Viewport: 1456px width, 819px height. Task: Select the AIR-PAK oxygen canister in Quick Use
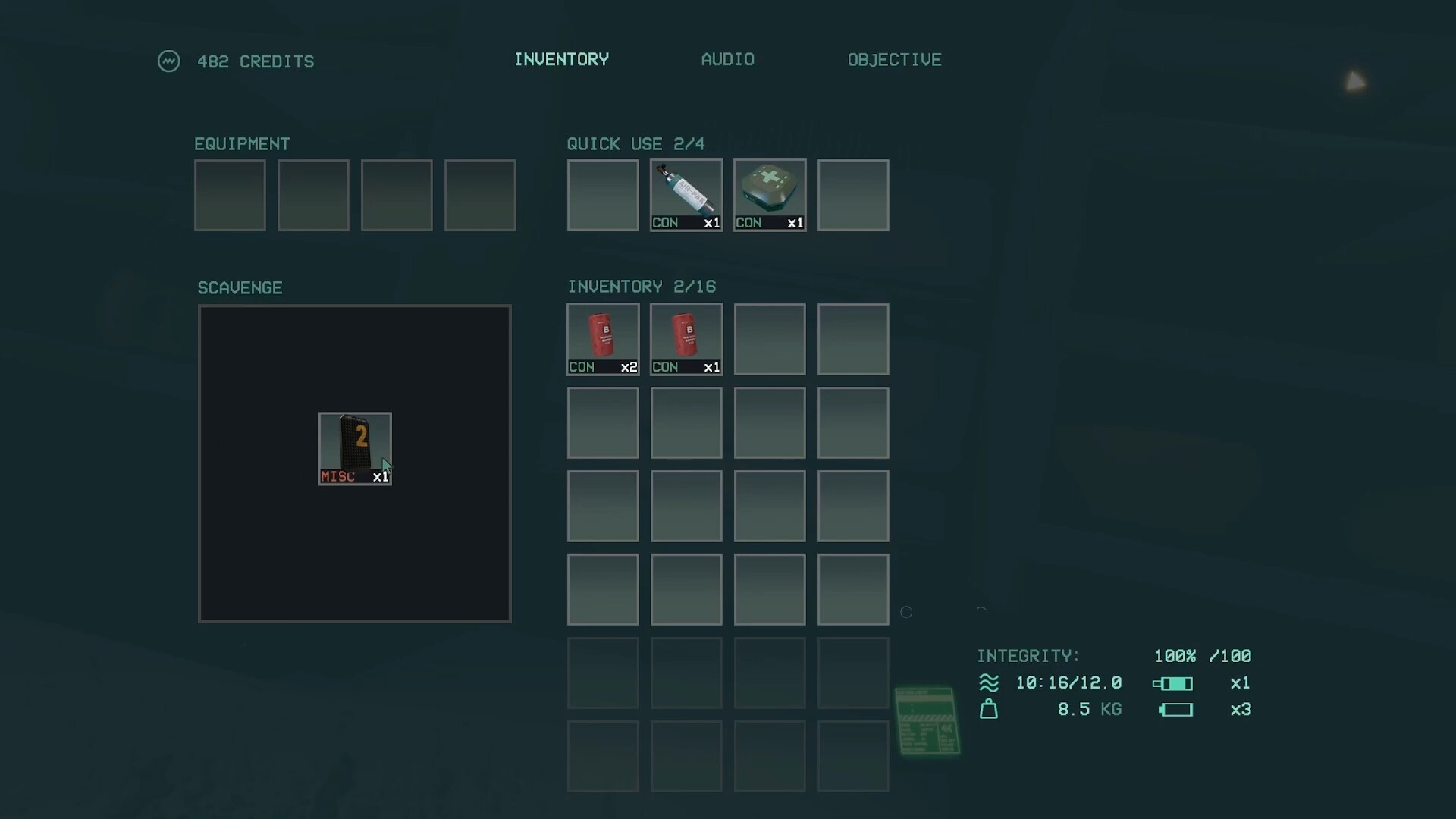[x=686, y=195]
